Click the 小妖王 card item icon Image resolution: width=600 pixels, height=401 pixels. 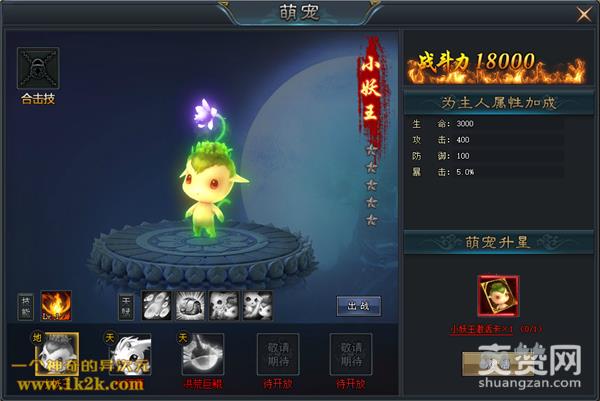[497, 294]
